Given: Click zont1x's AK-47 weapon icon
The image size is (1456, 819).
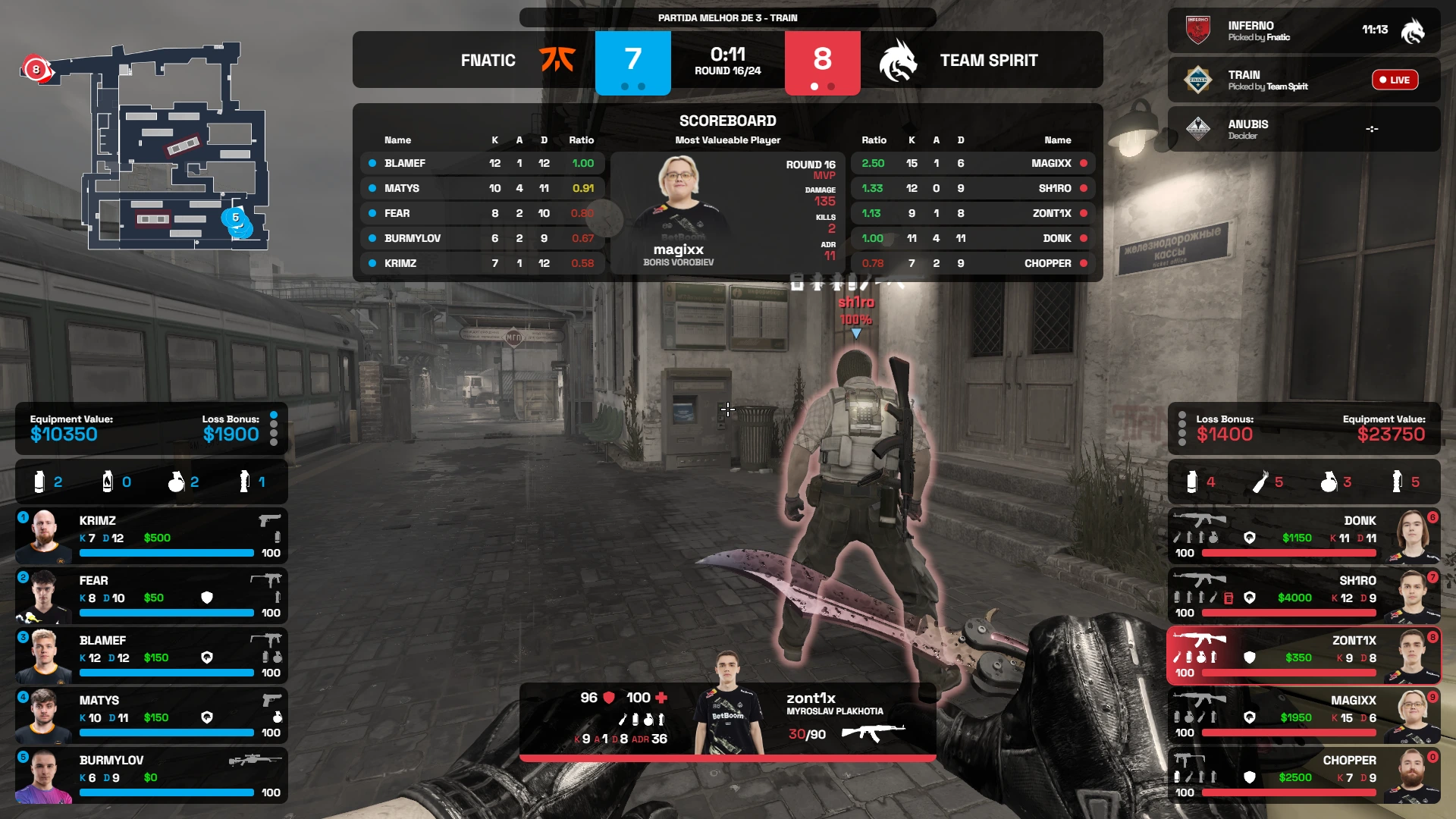Looking at the screenshot, I should tap(873, 733).
